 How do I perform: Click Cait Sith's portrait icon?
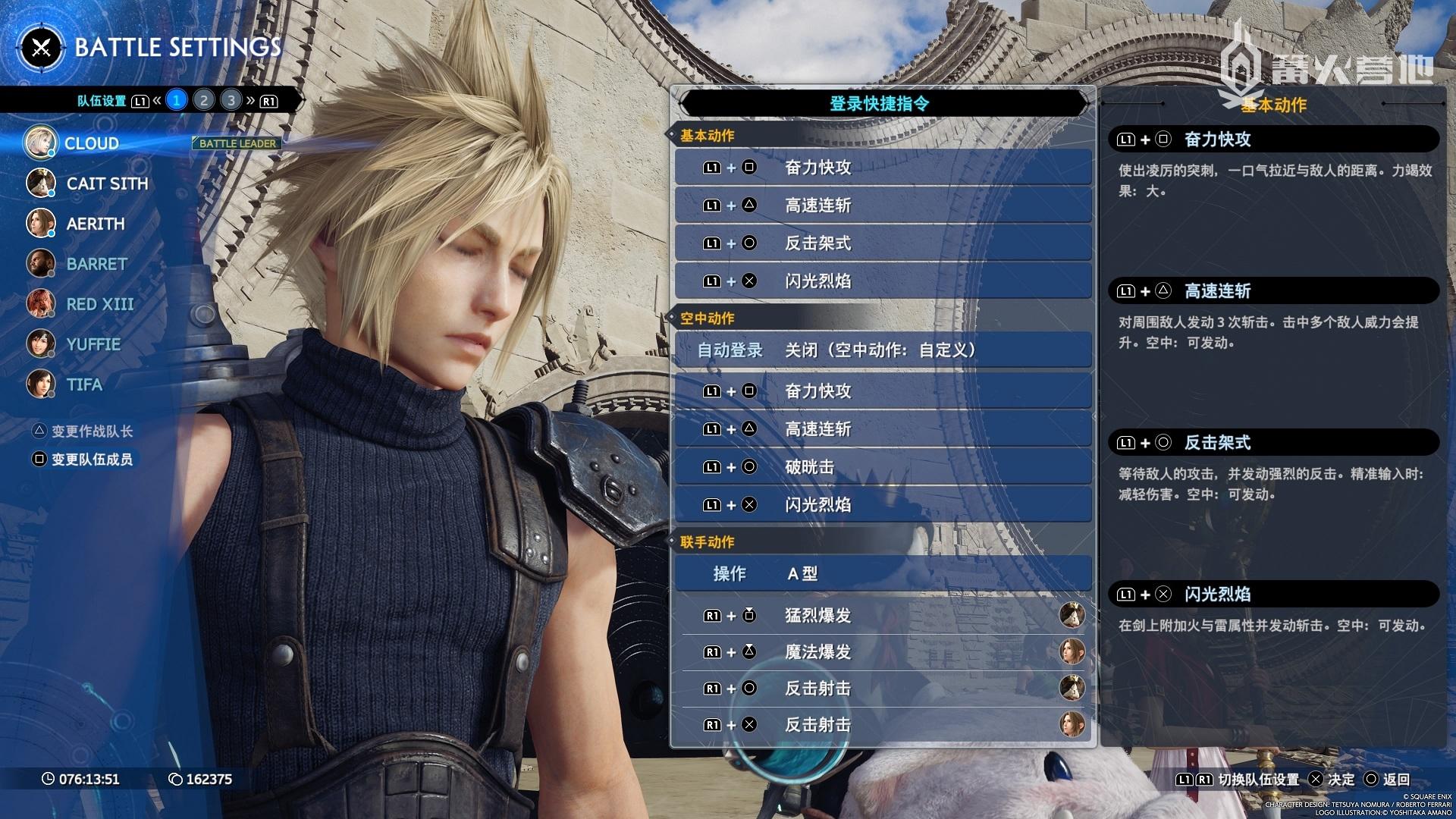[x=41, y=183]
